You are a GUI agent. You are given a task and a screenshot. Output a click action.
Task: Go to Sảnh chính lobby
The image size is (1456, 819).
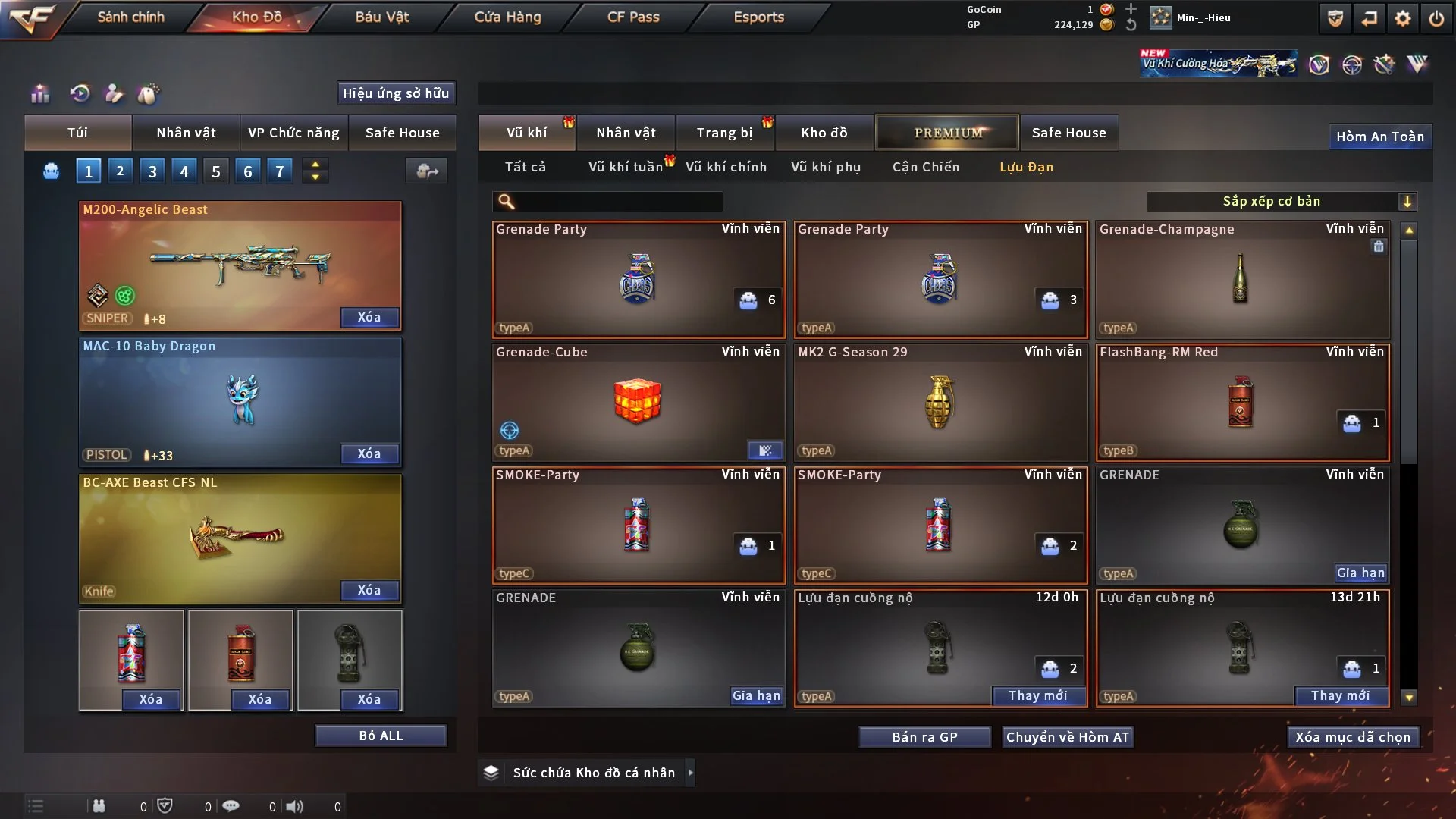point(130,17)
